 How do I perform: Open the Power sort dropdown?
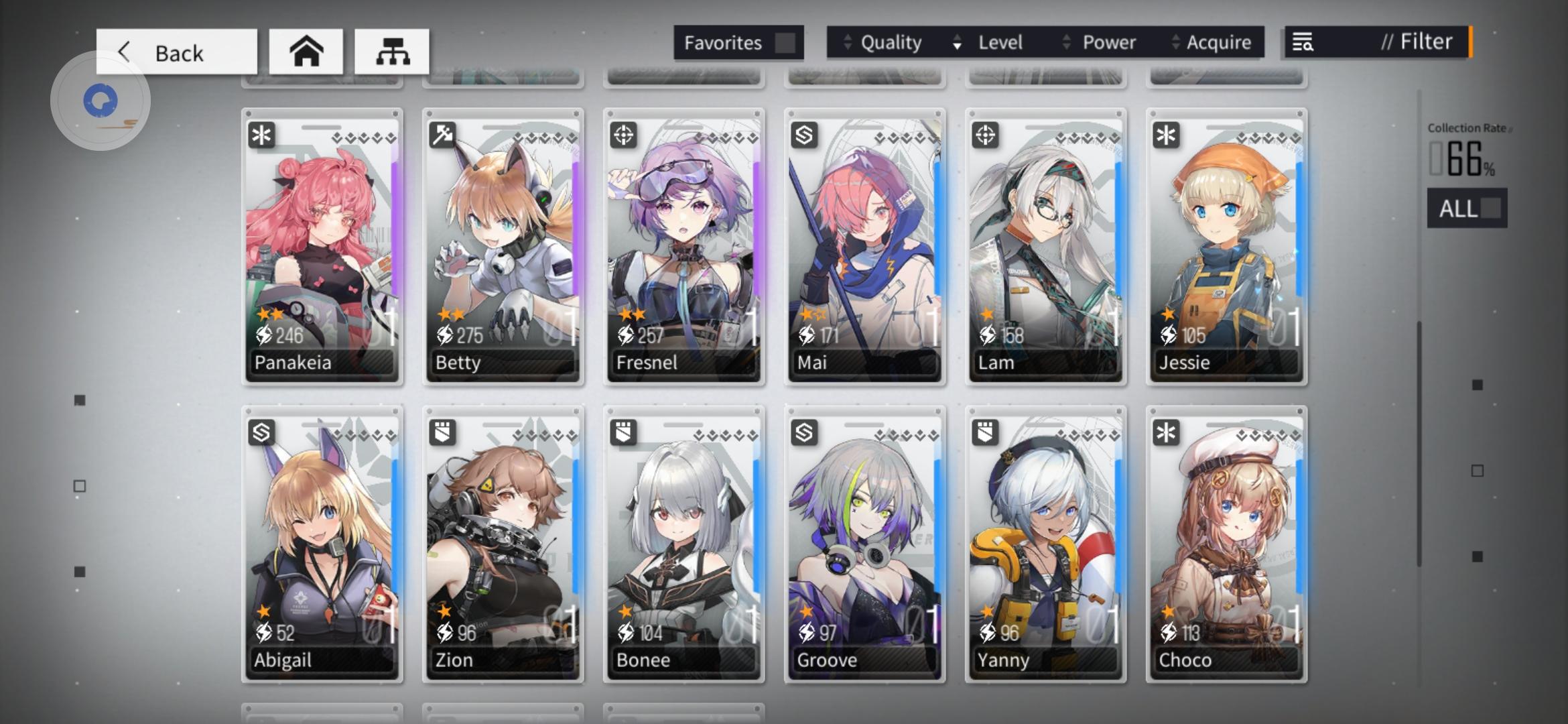(x=1108, y=42)
